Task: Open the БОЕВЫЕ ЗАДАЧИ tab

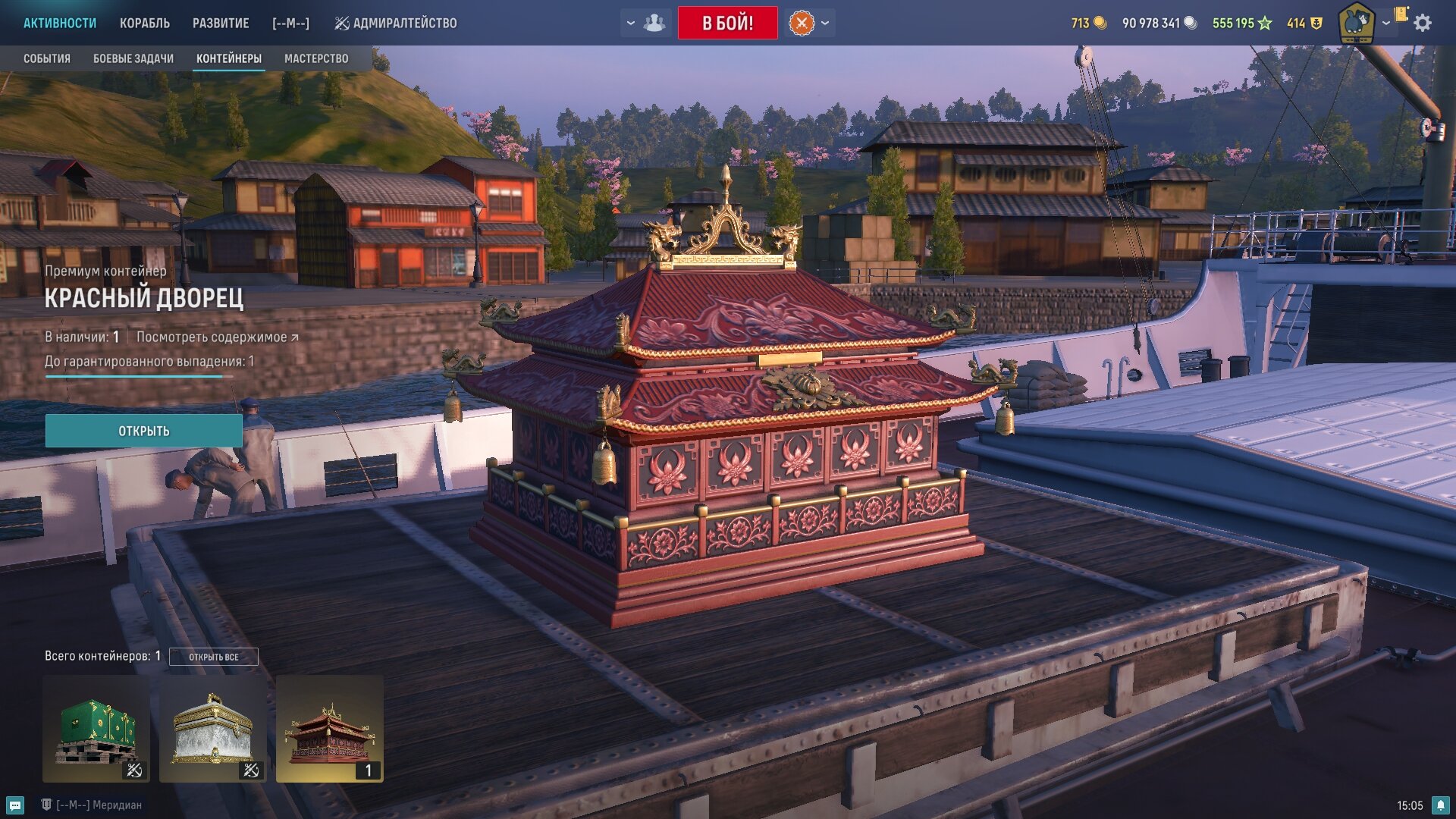Action: [133, 58]
